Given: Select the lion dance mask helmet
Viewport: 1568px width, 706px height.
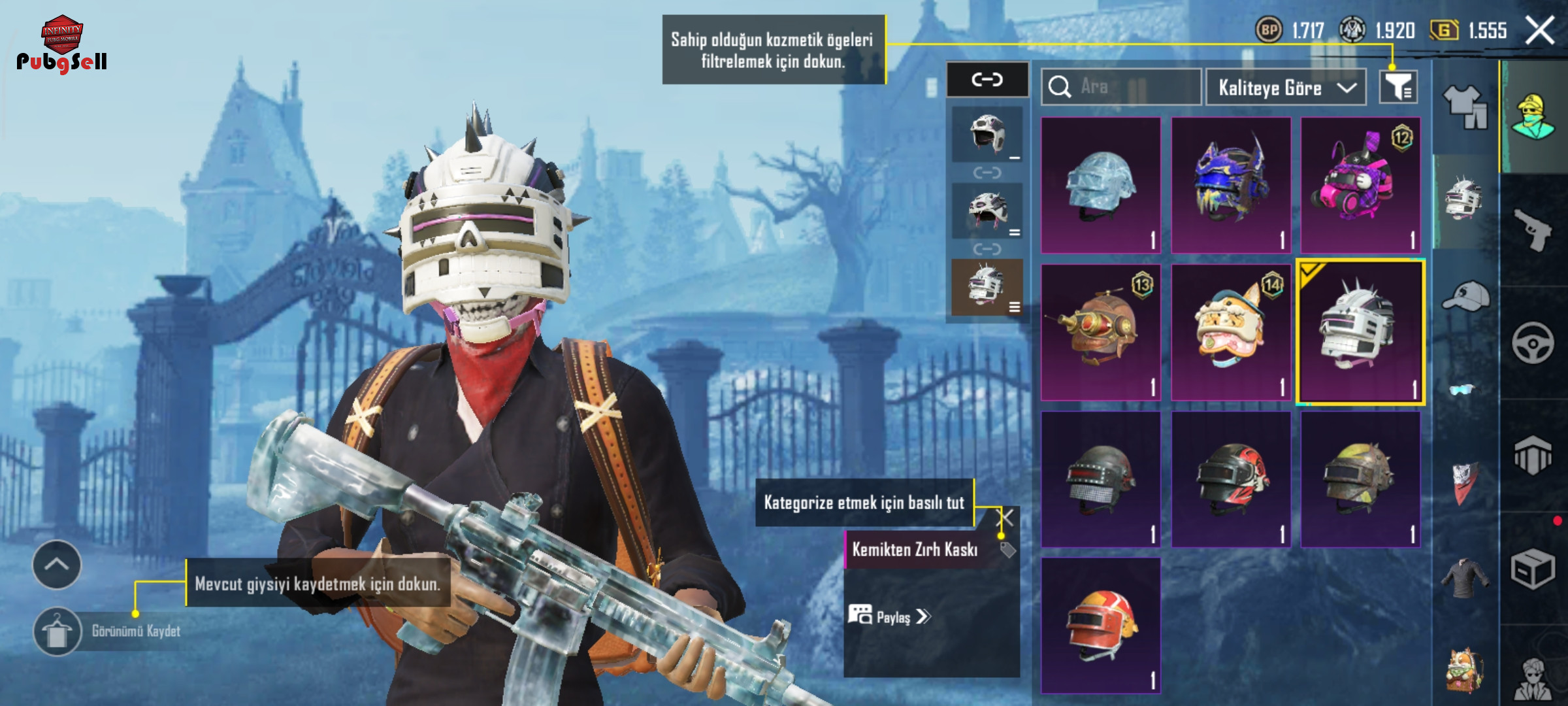Looking at the screenshot, I should coord(1231,332).
